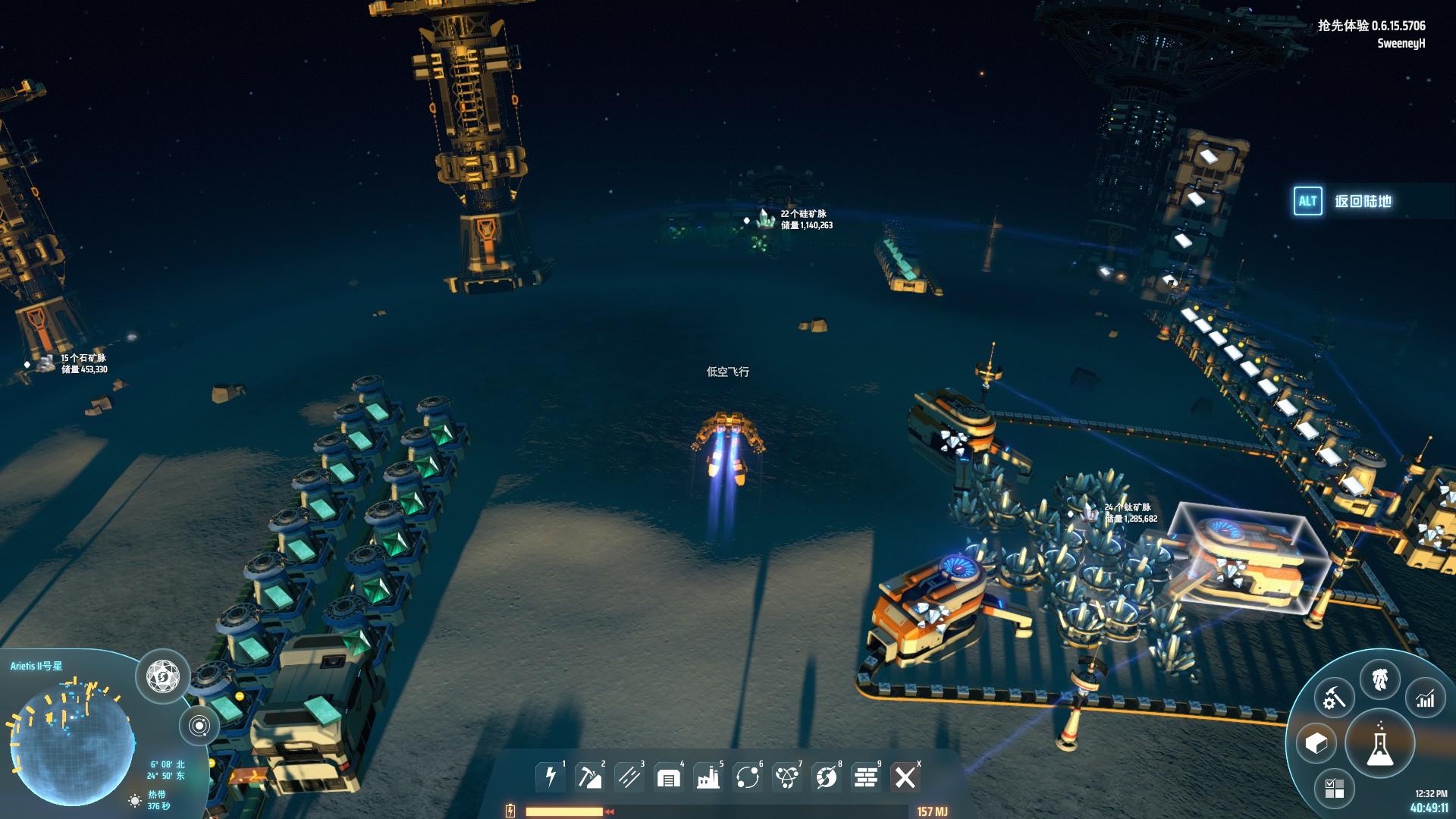The height and width of the screenshot is (819, 1456).
Task: Open the power build category (lightning bolt)
Action: coord(551,777)
